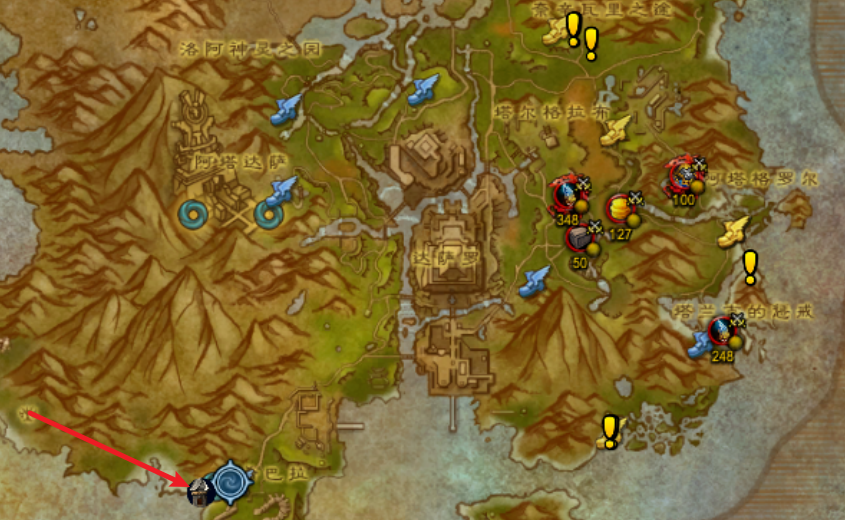Select the world quest marker numbered 248
Image resolution: width=845 pixels, height=520 pixels.
pyautogui.click(x=722, y=331)
